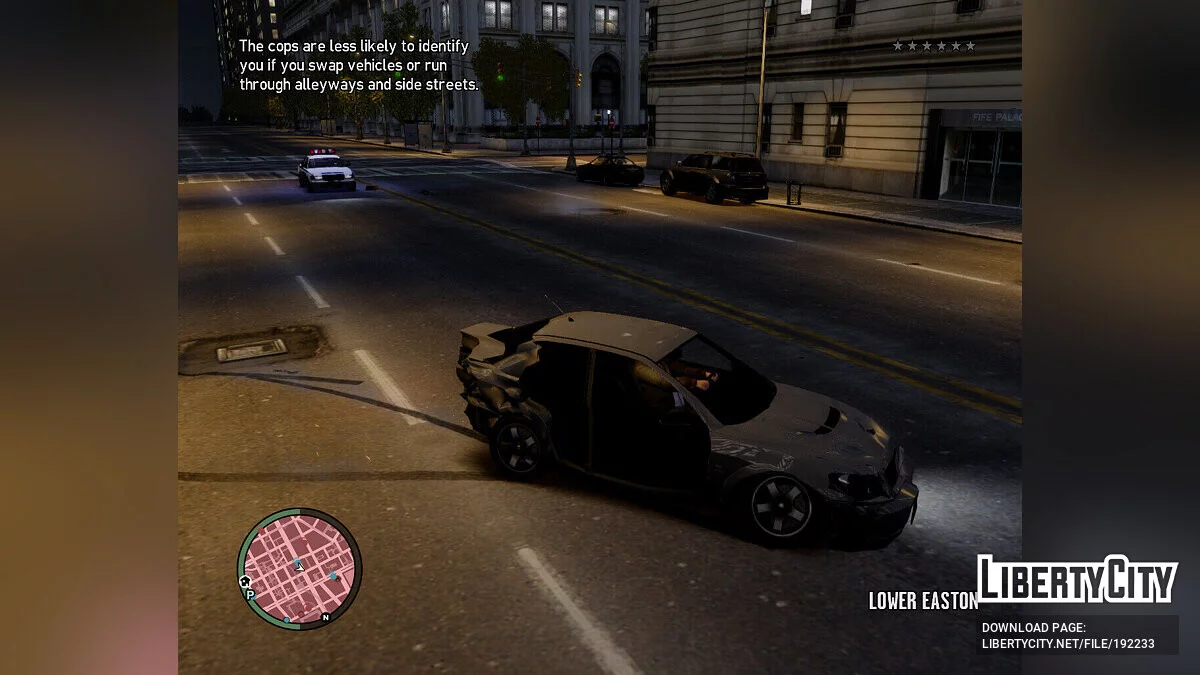Open the LibertyCity logo watermark
The height and width of the screenshot is (675, 1200).
tap(1076, 579)
